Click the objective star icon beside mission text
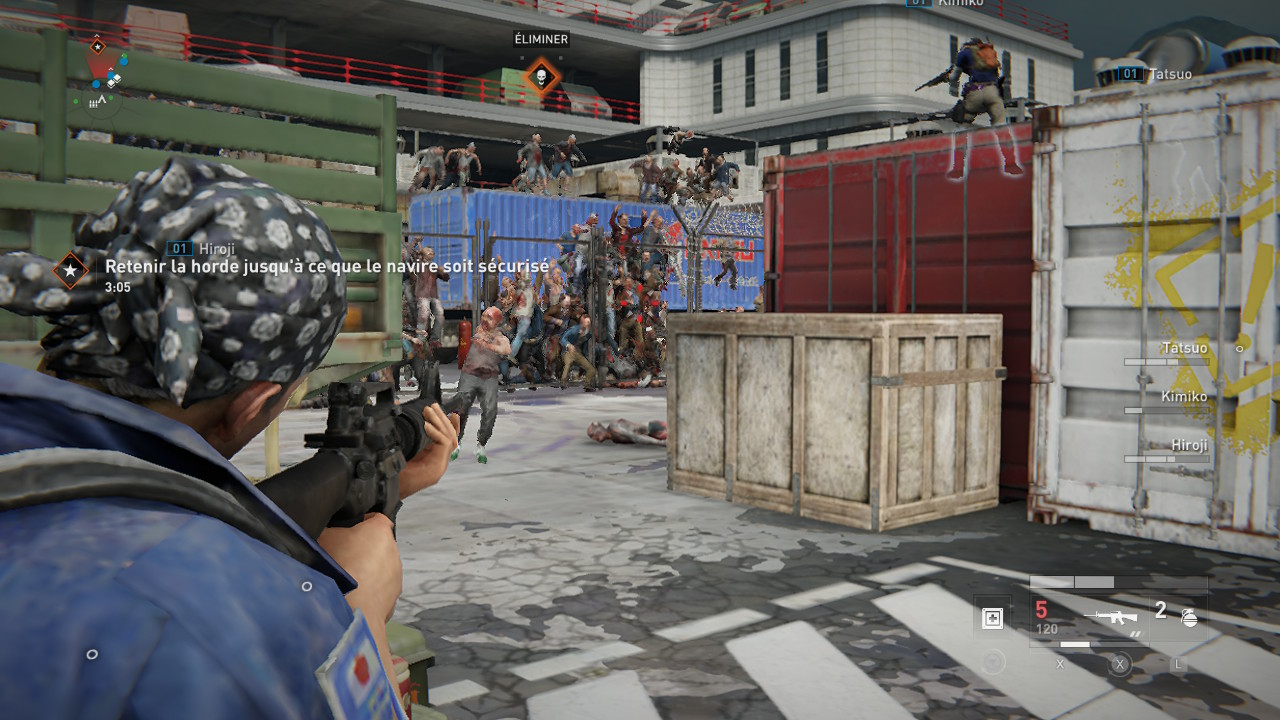The width and height of the screenshot is (1280, 720). pos(70,269)
